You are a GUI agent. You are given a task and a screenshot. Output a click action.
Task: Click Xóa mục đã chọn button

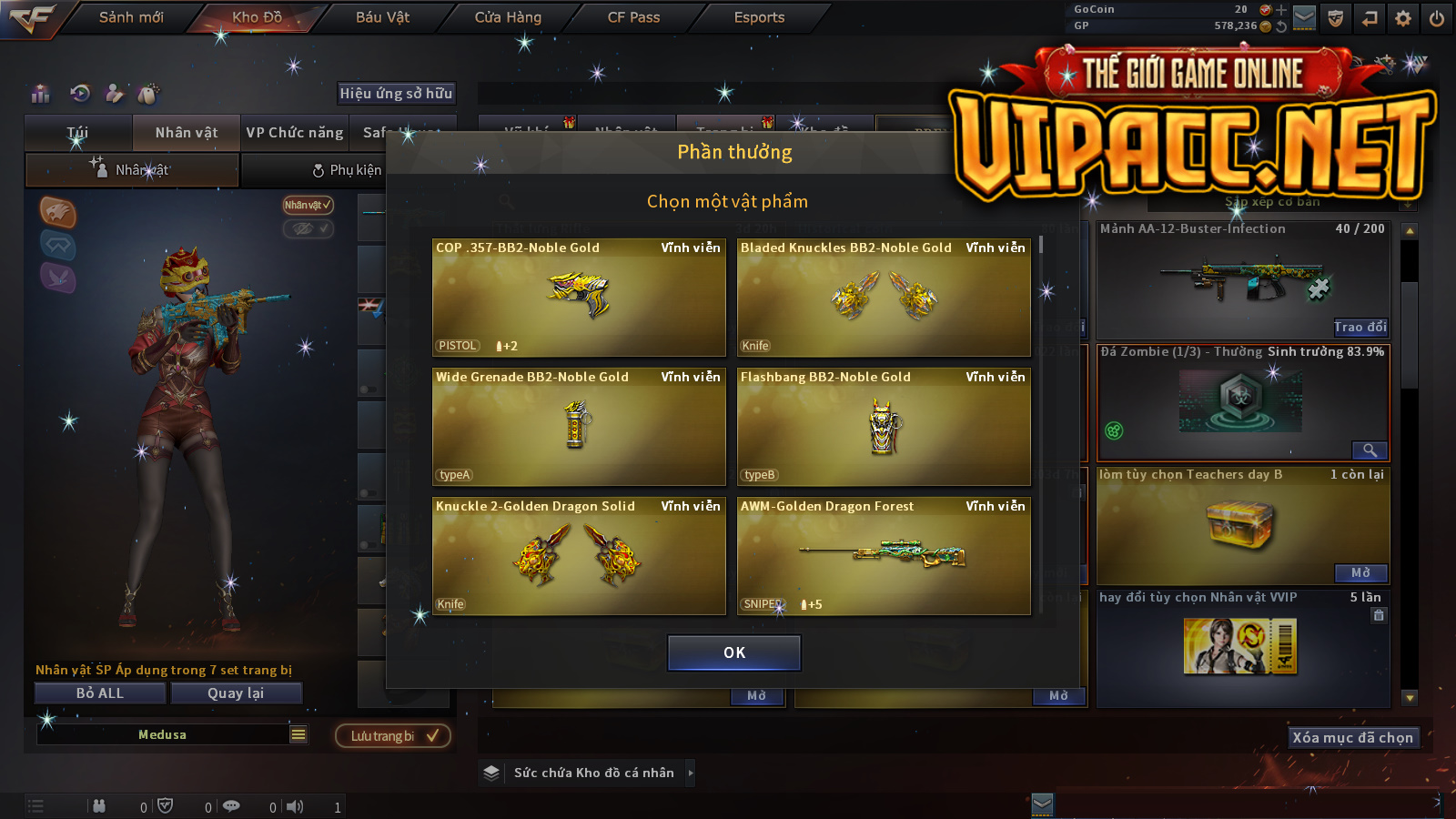coord(1352,738)
